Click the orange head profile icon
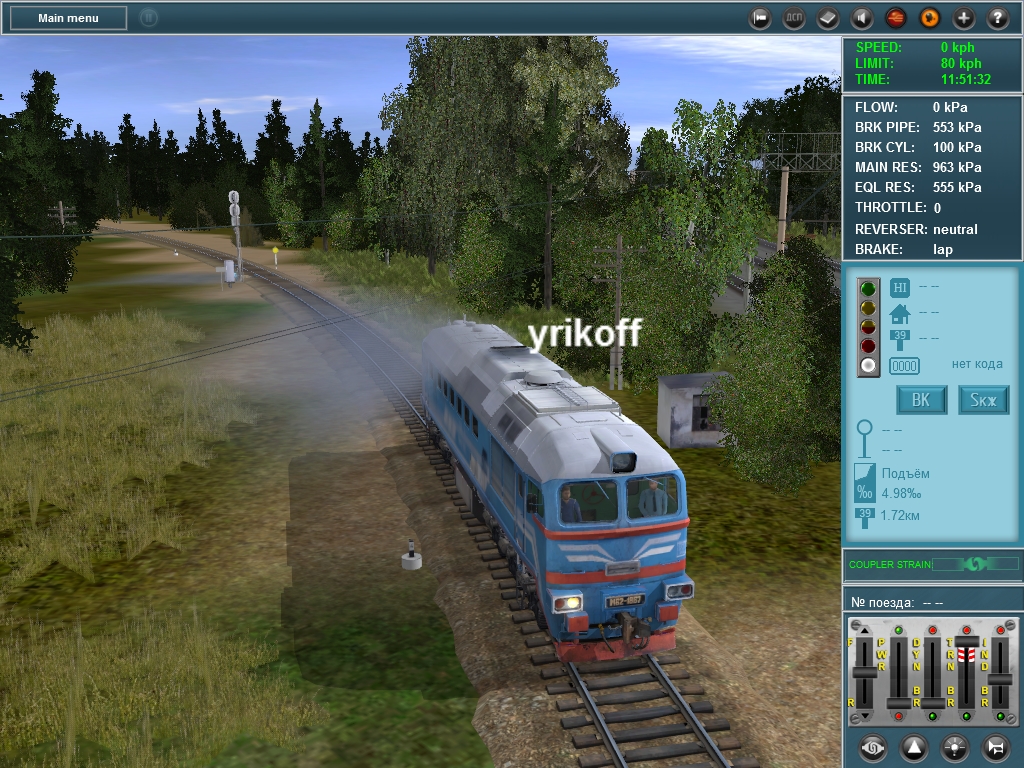Screen dimensions: 1024x768 930,18
